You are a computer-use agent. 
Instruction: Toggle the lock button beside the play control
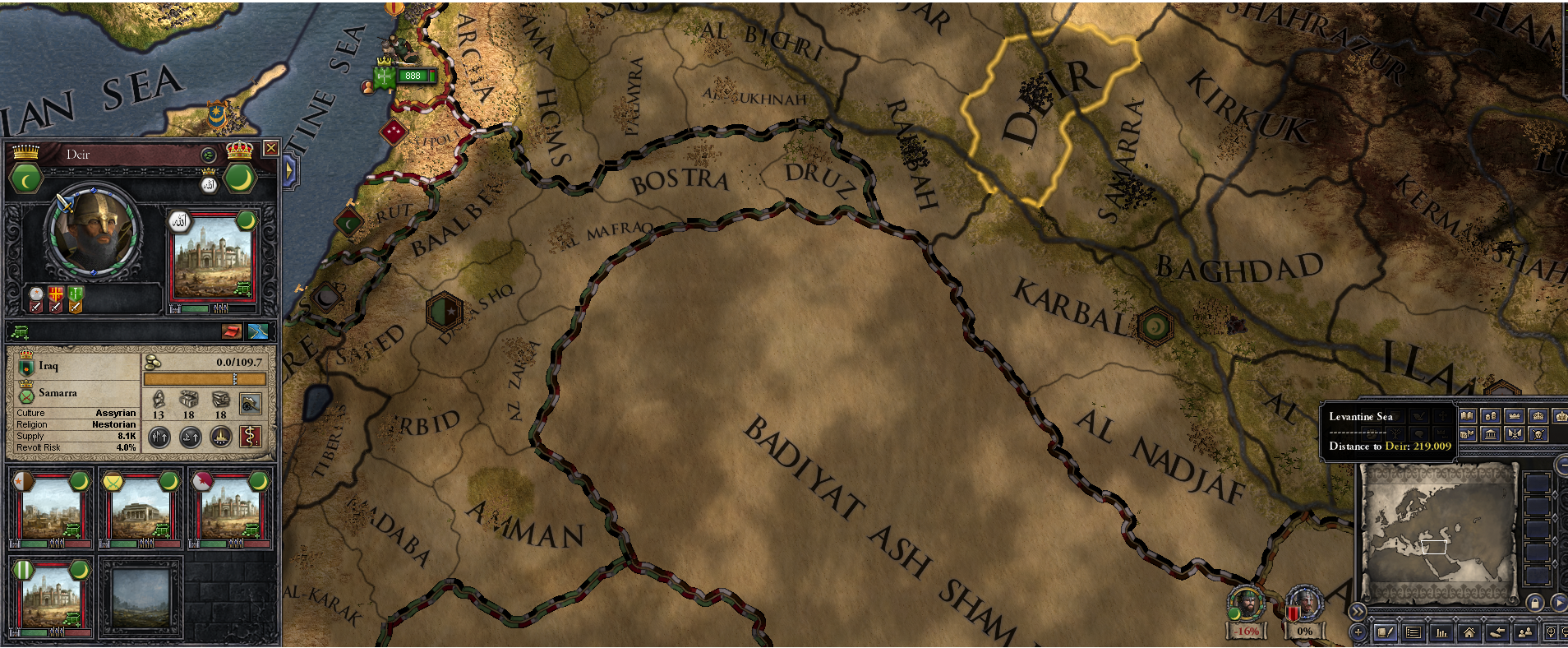[x=1535, y=604]
